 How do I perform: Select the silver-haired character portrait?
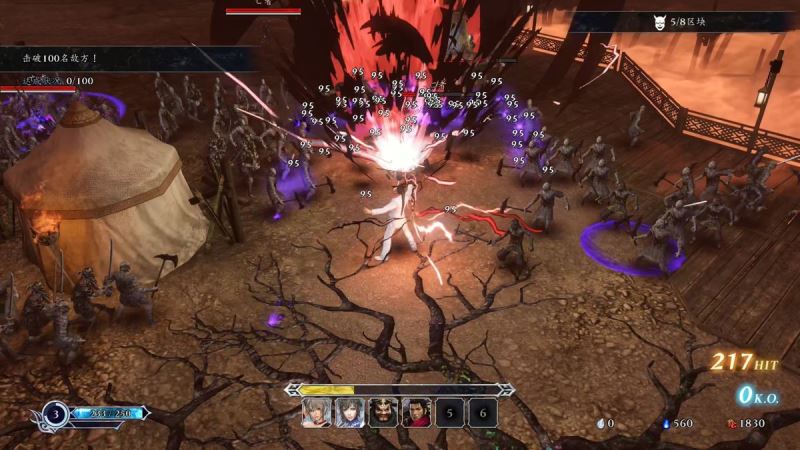pyautogui.click(x=316, y=412)
